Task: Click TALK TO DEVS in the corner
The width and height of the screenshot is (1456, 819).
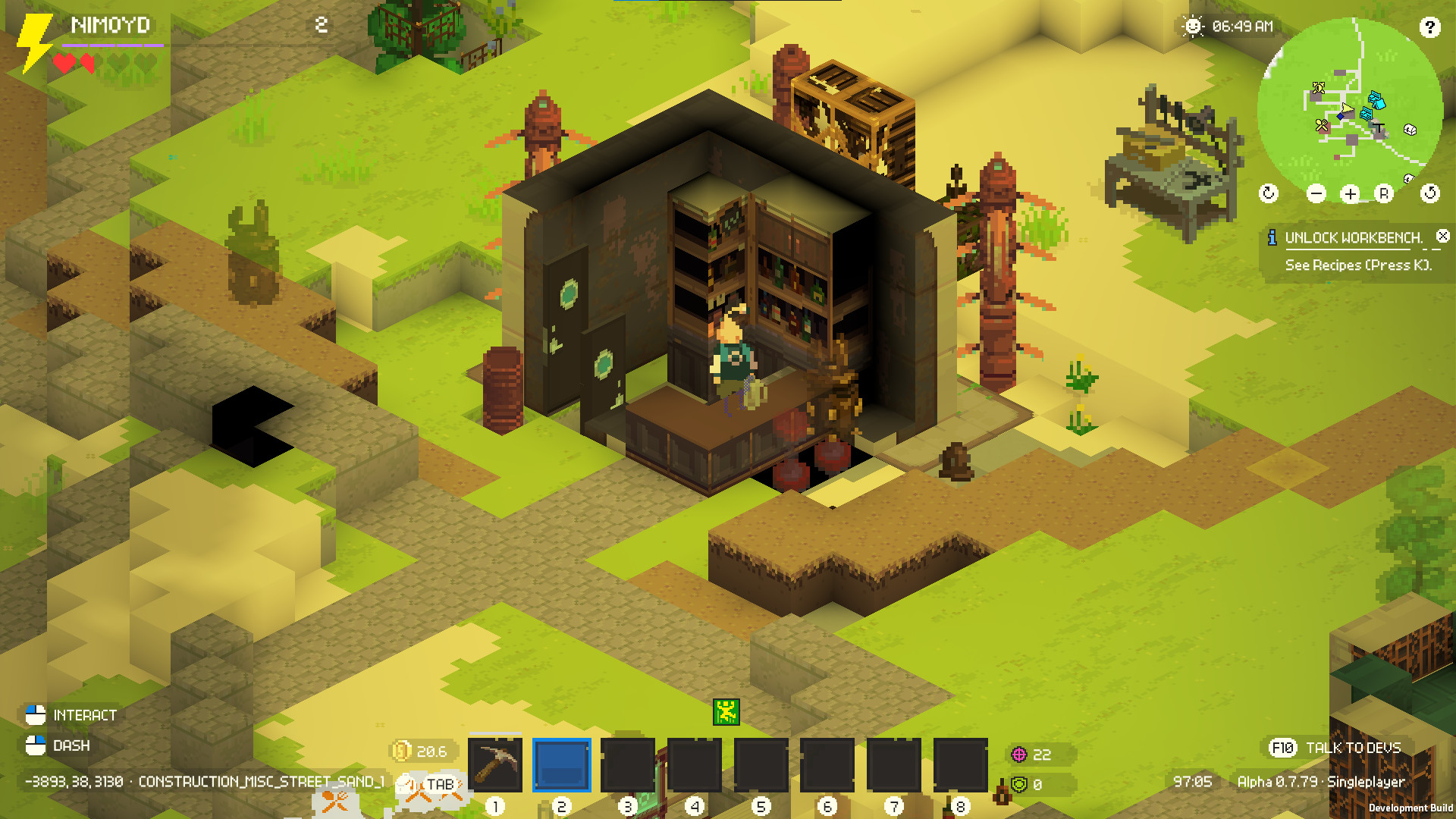Action: (x=1352, y=748)
